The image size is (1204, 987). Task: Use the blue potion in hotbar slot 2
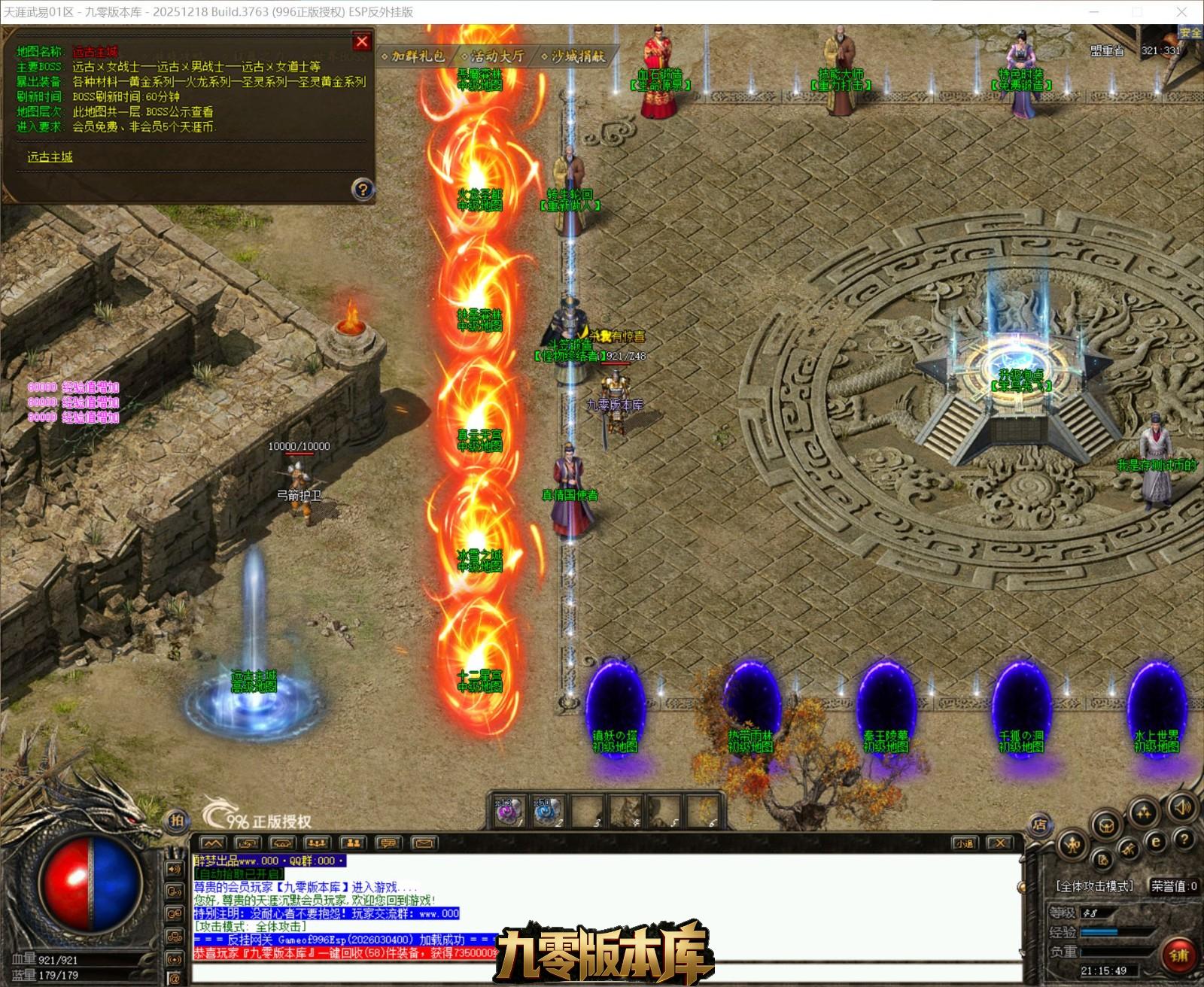pyautogui.click(x=547, y=812)
